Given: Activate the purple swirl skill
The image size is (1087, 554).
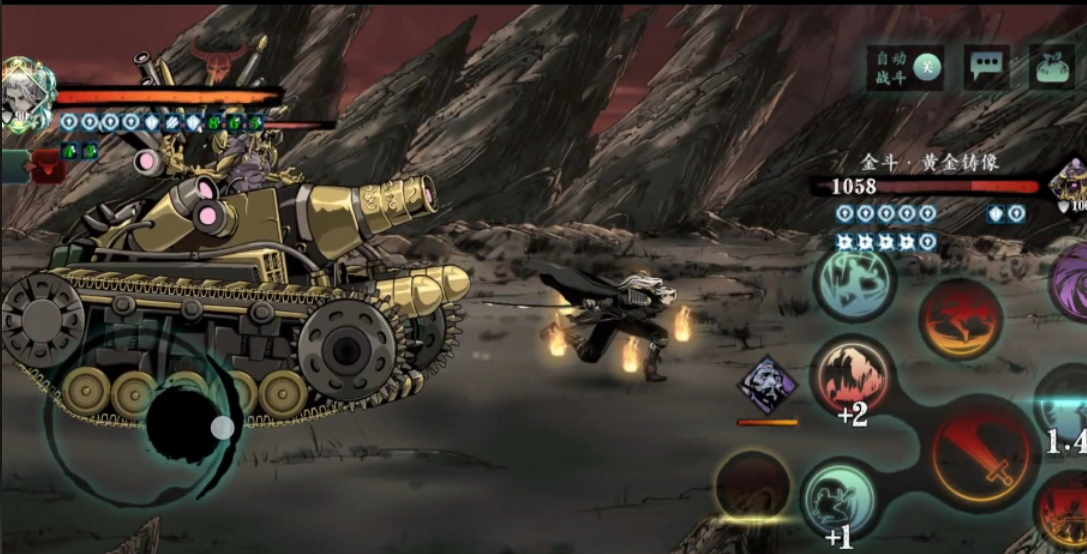Looking at the screenshot, I should coord(1071,284).
